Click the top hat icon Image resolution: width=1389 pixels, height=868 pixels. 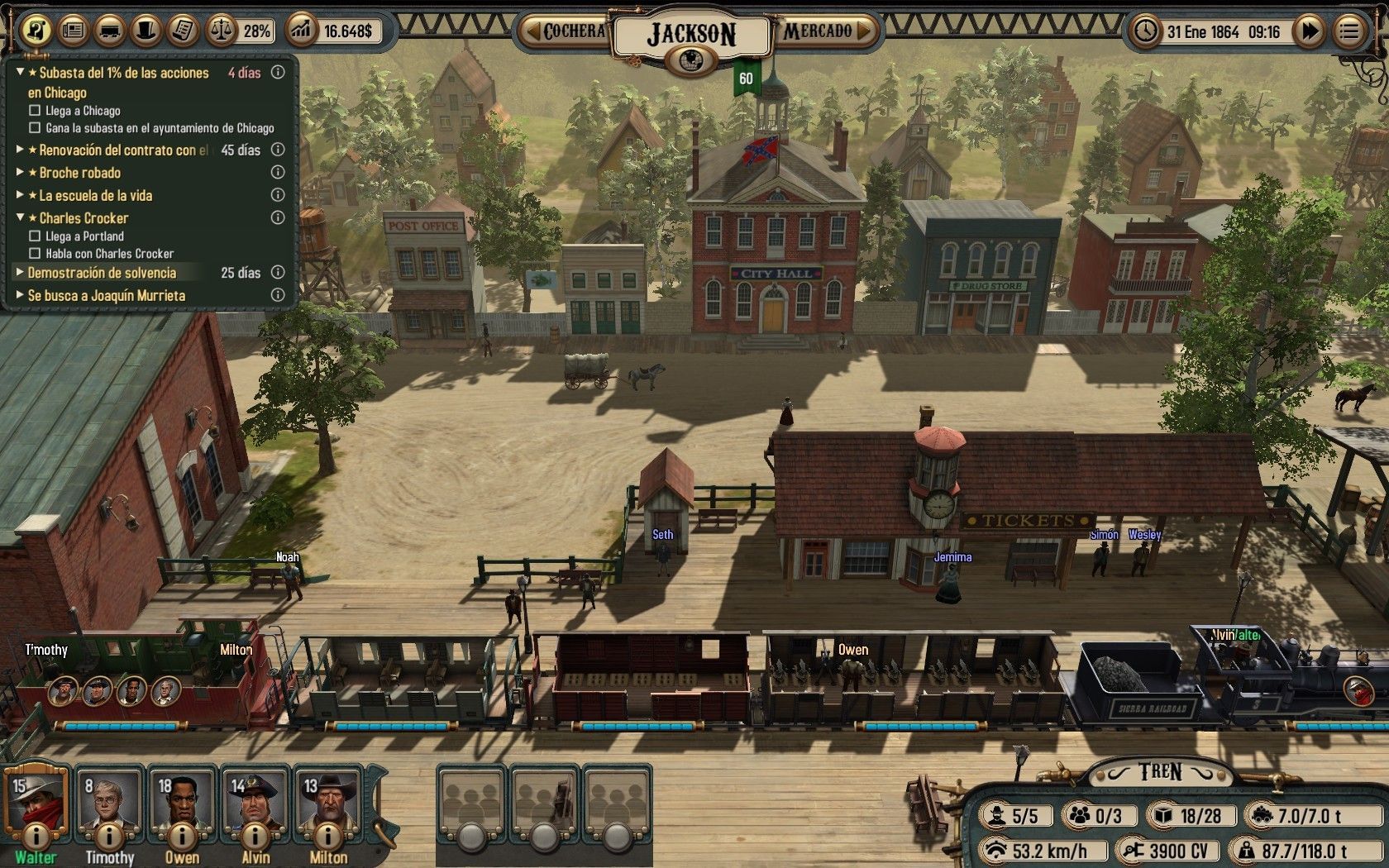point(146,31)
